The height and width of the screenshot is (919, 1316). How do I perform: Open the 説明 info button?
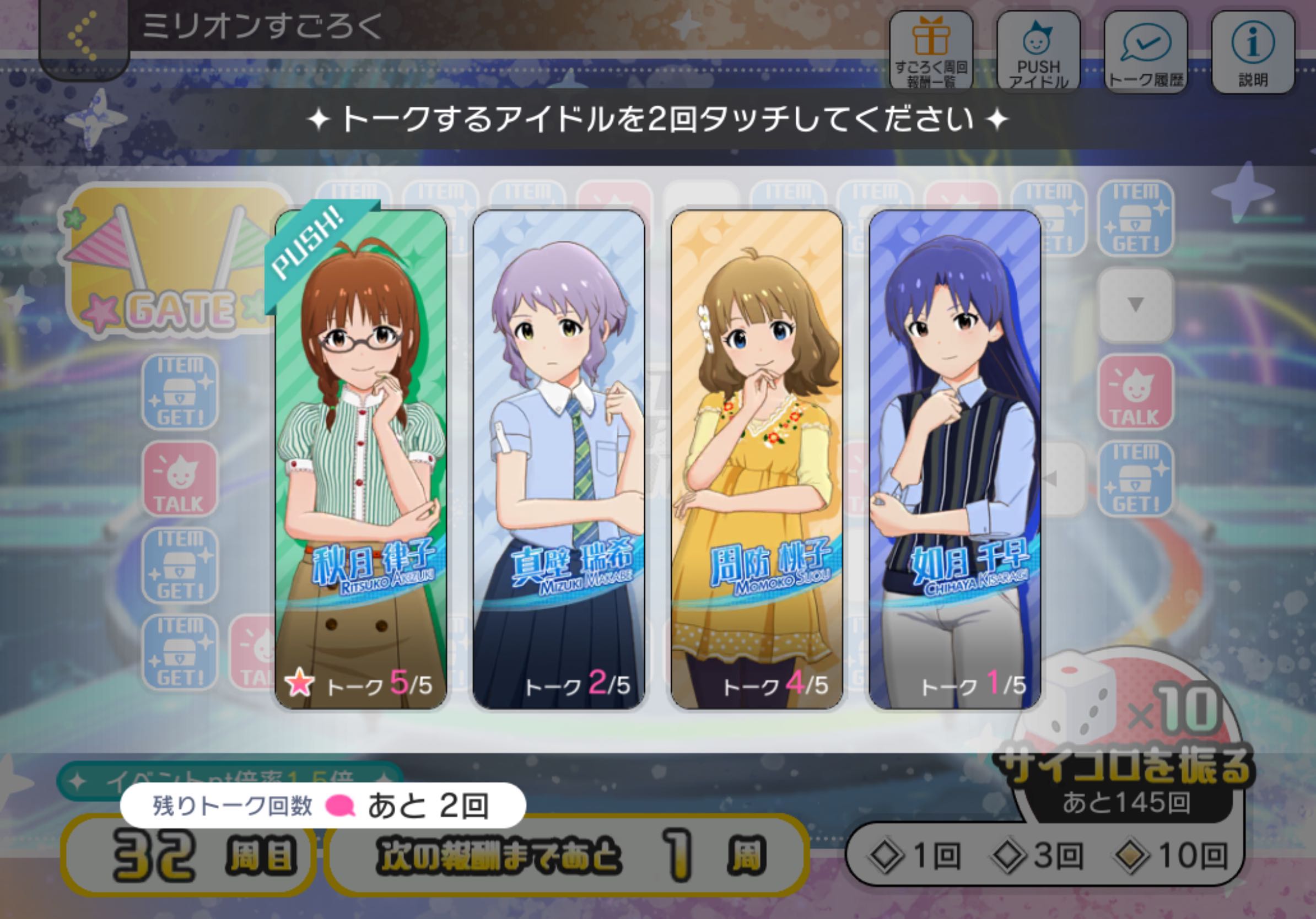tap(1253, 52)
